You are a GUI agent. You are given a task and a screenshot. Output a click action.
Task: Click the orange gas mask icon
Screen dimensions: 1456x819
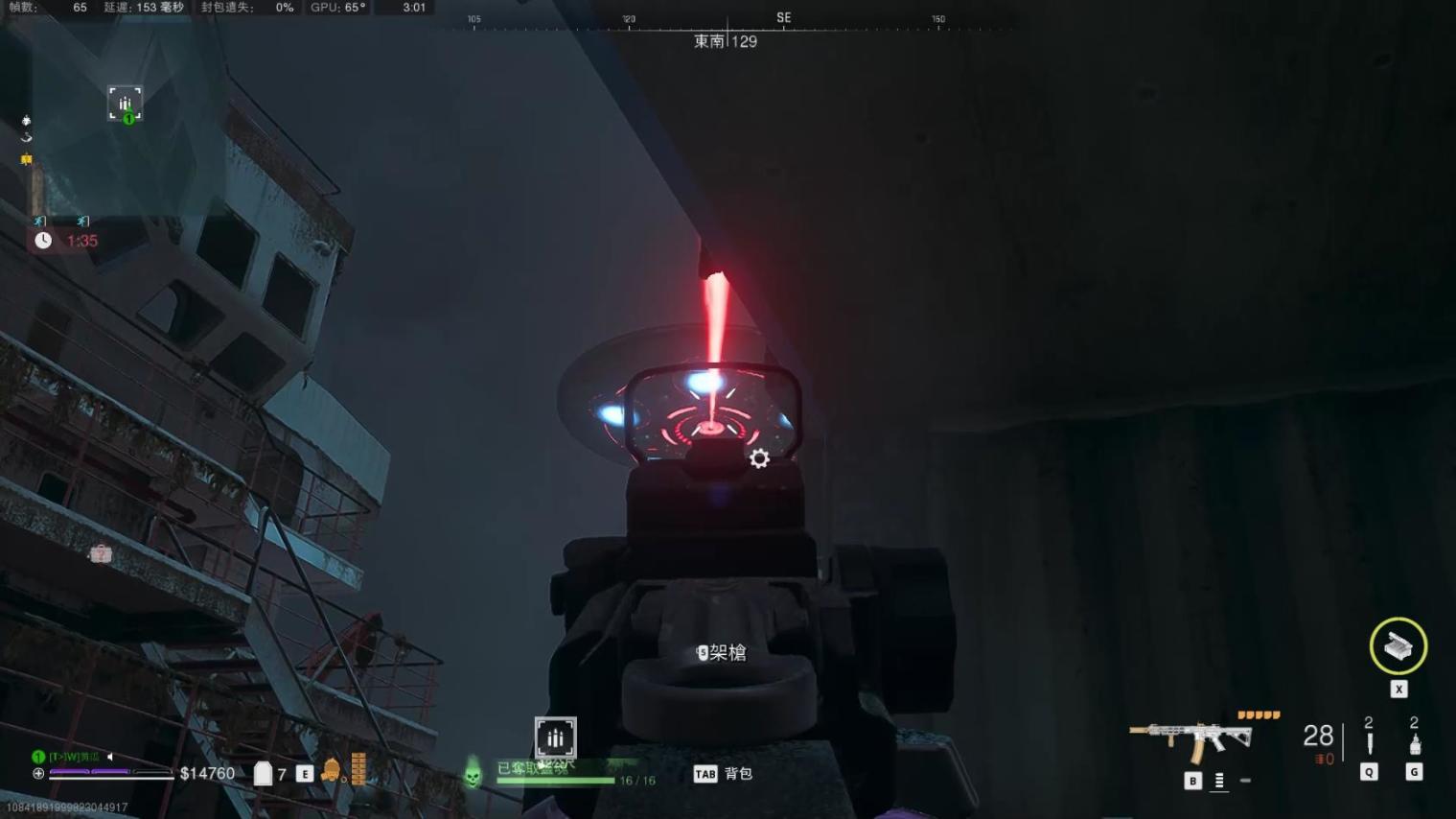point(330,770)
